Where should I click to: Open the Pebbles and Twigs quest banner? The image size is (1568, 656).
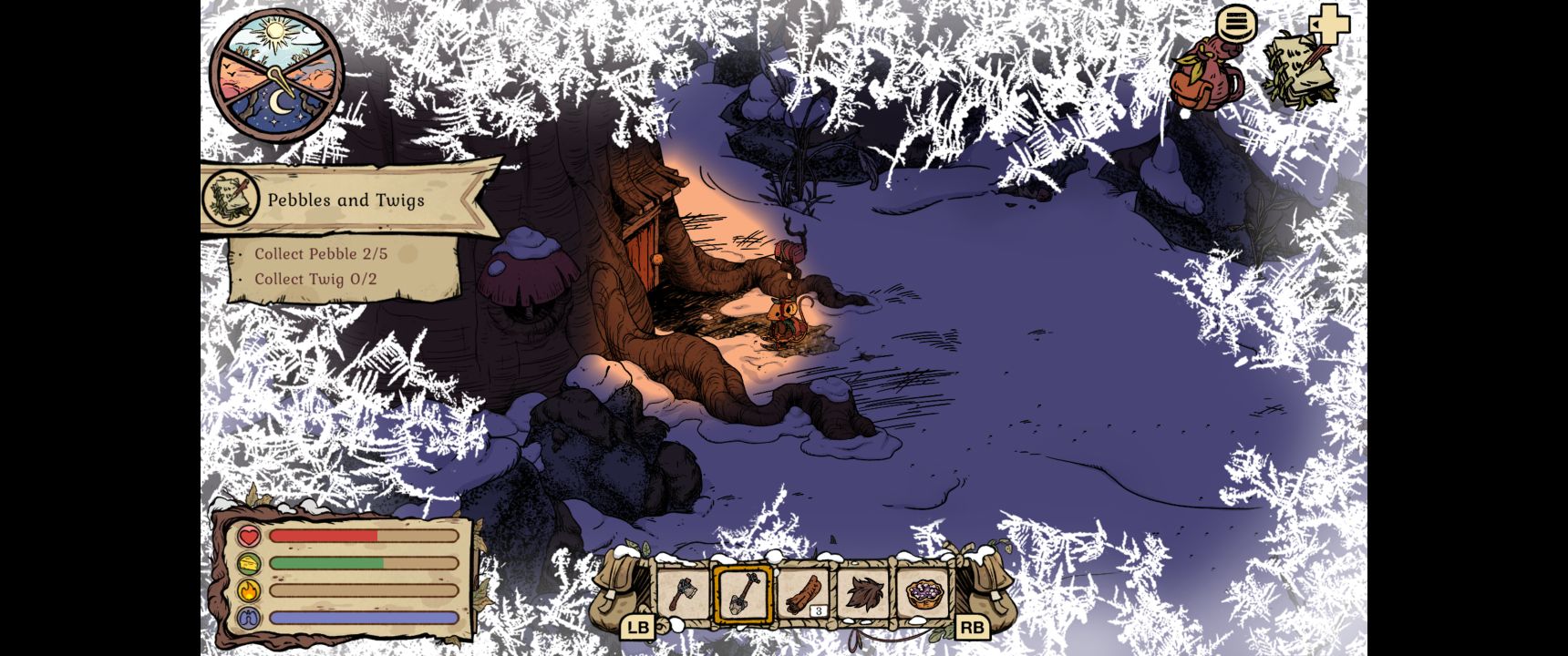click(x=346, y=200)
